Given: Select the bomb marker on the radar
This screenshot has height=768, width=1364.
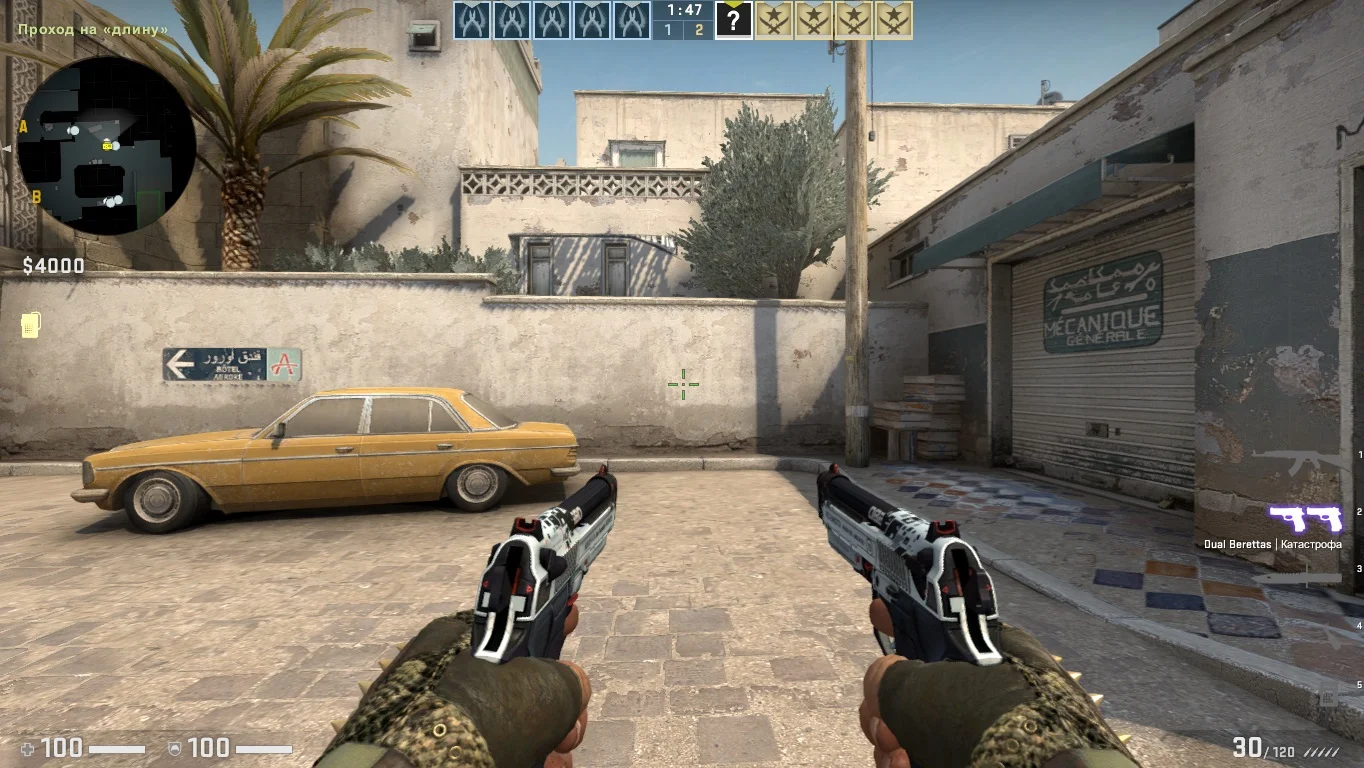Looking at the screenshot, I should [x=107, y=146].
